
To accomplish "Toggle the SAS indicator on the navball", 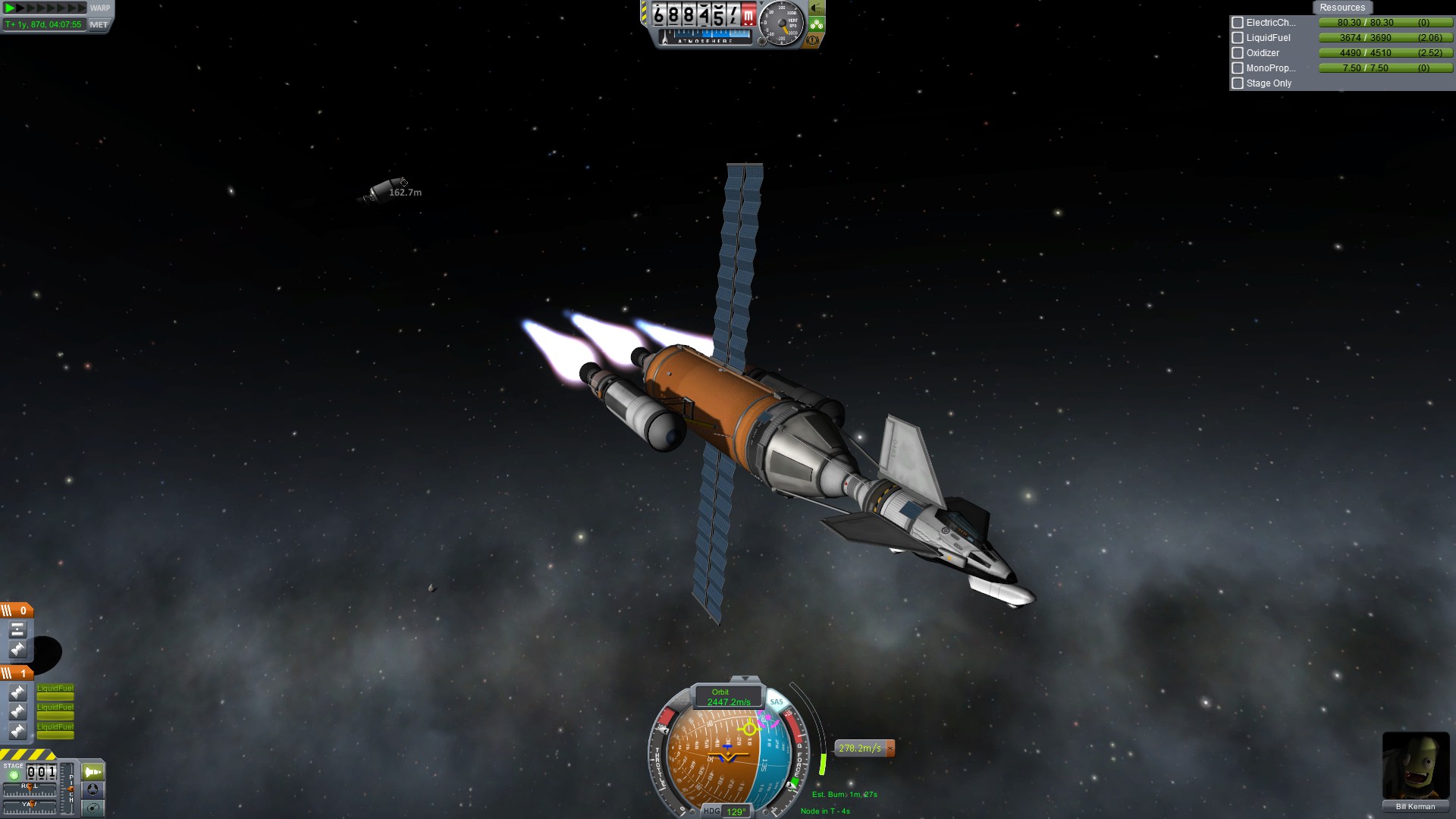I will [x=777, y=702].
